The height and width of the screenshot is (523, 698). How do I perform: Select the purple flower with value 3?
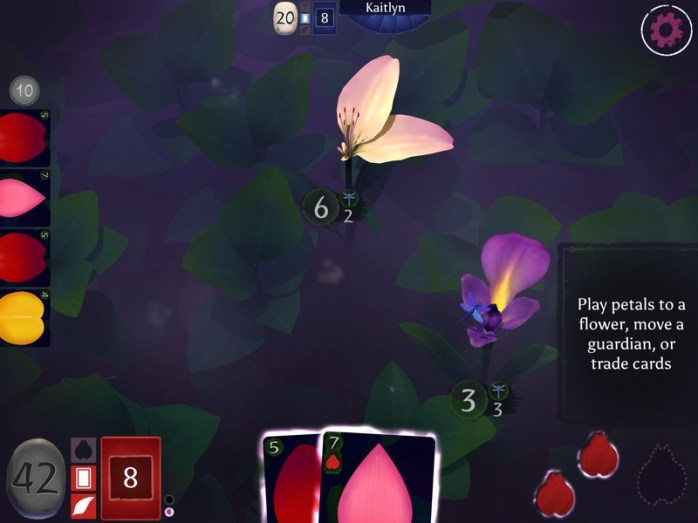[x=500, y=290]
